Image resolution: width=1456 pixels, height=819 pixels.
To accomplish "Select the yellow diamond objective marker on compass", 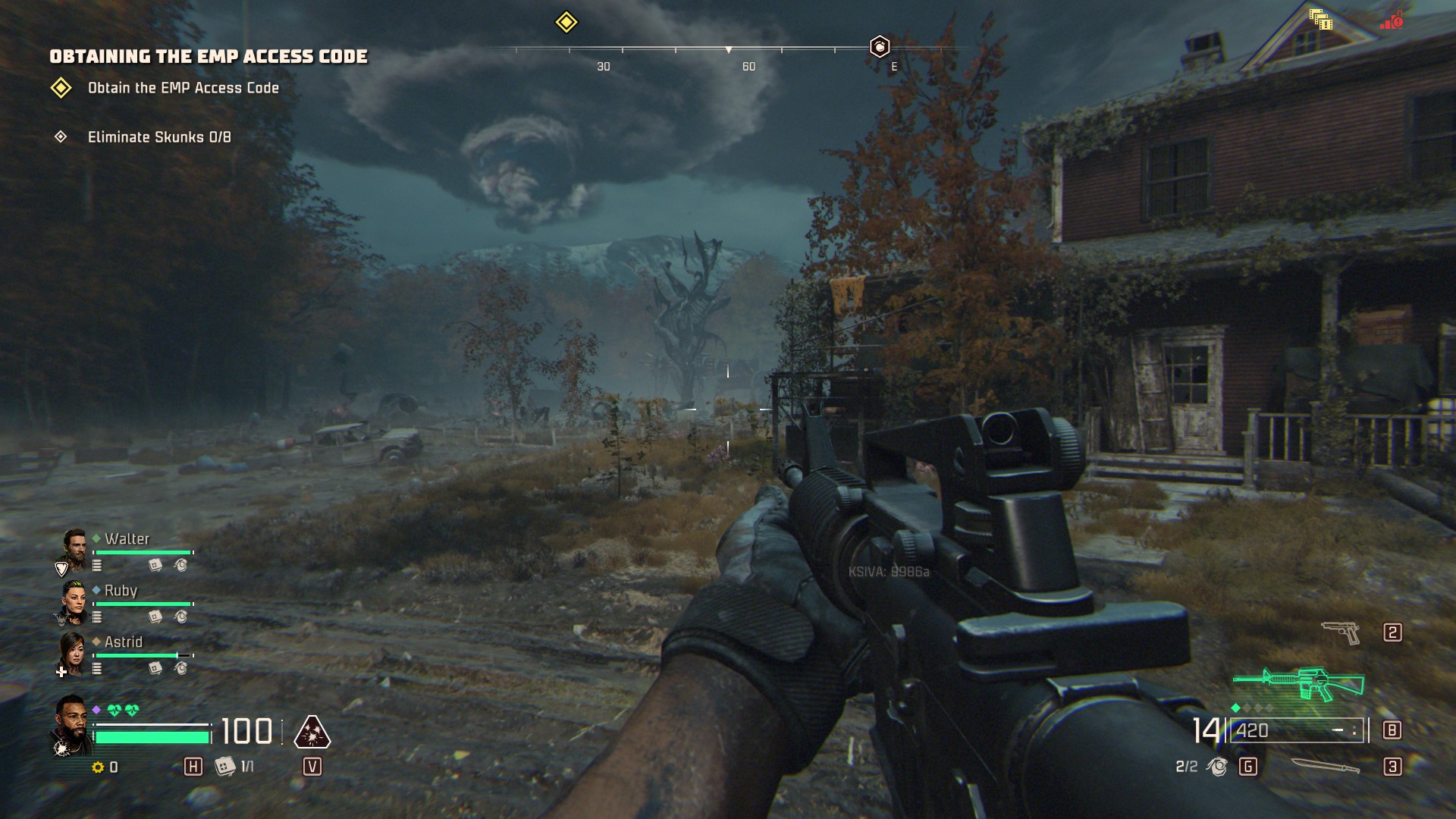I will point(566,22).
